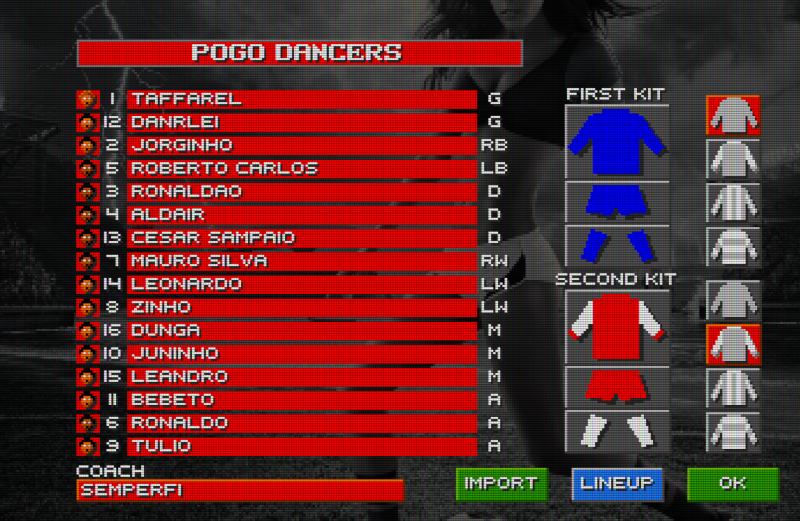This screenshot has width=800, height=521.
Task: Pick Roberto Carlos from the squad
Action: click(301, 168)
